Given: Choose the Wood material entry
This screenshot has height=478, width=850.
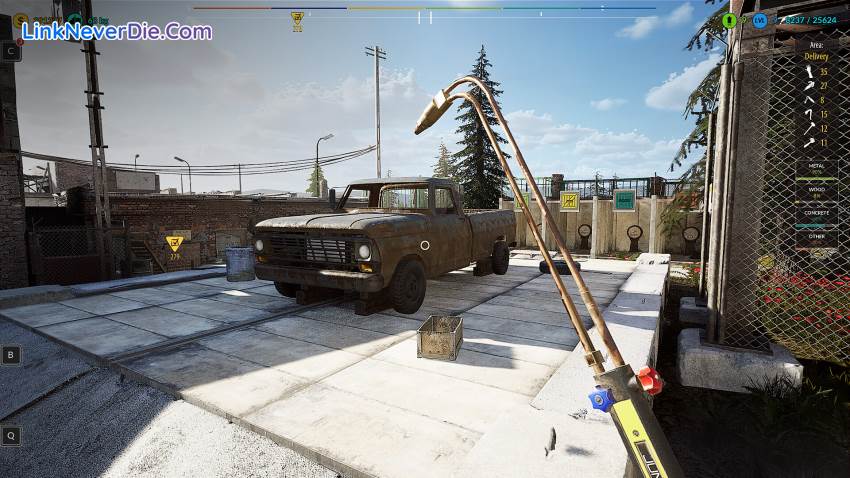Looking at the screenshot, I should pyautogui.click(x=816, y=190).
